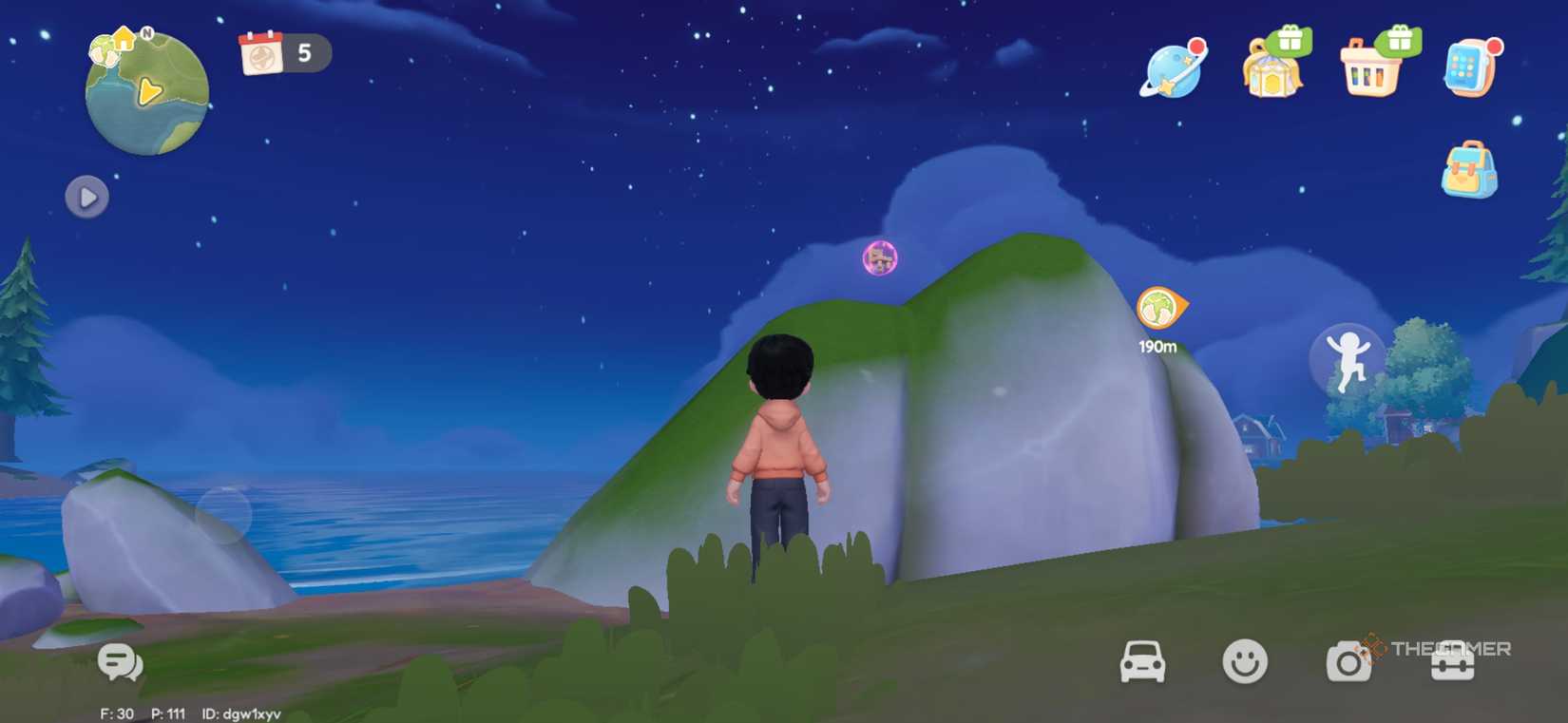1568x723 pixels.
Task: Open the day 5 calendar
Action: pyautogui.click(x=282, y=54)
